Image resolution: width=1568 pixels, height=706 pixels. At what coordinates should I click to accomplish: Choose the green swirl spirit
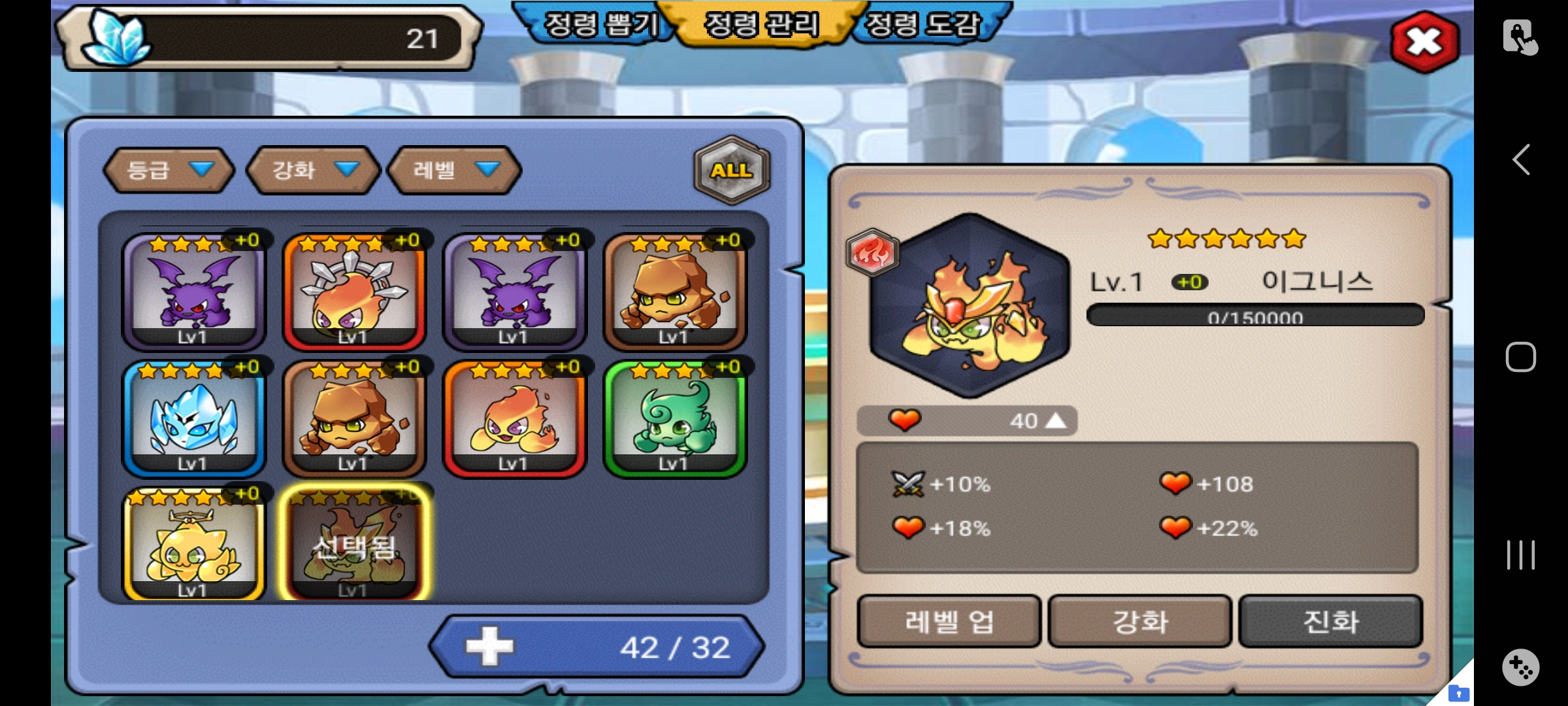pos(674,418)
